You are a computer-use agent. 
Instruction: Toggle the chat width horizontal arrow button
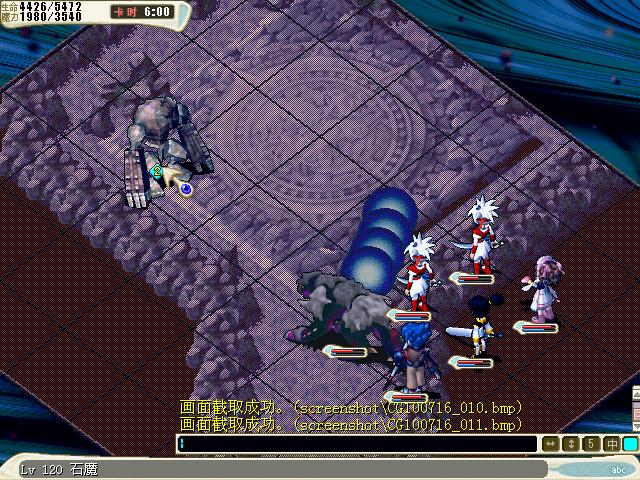point(551,443)
